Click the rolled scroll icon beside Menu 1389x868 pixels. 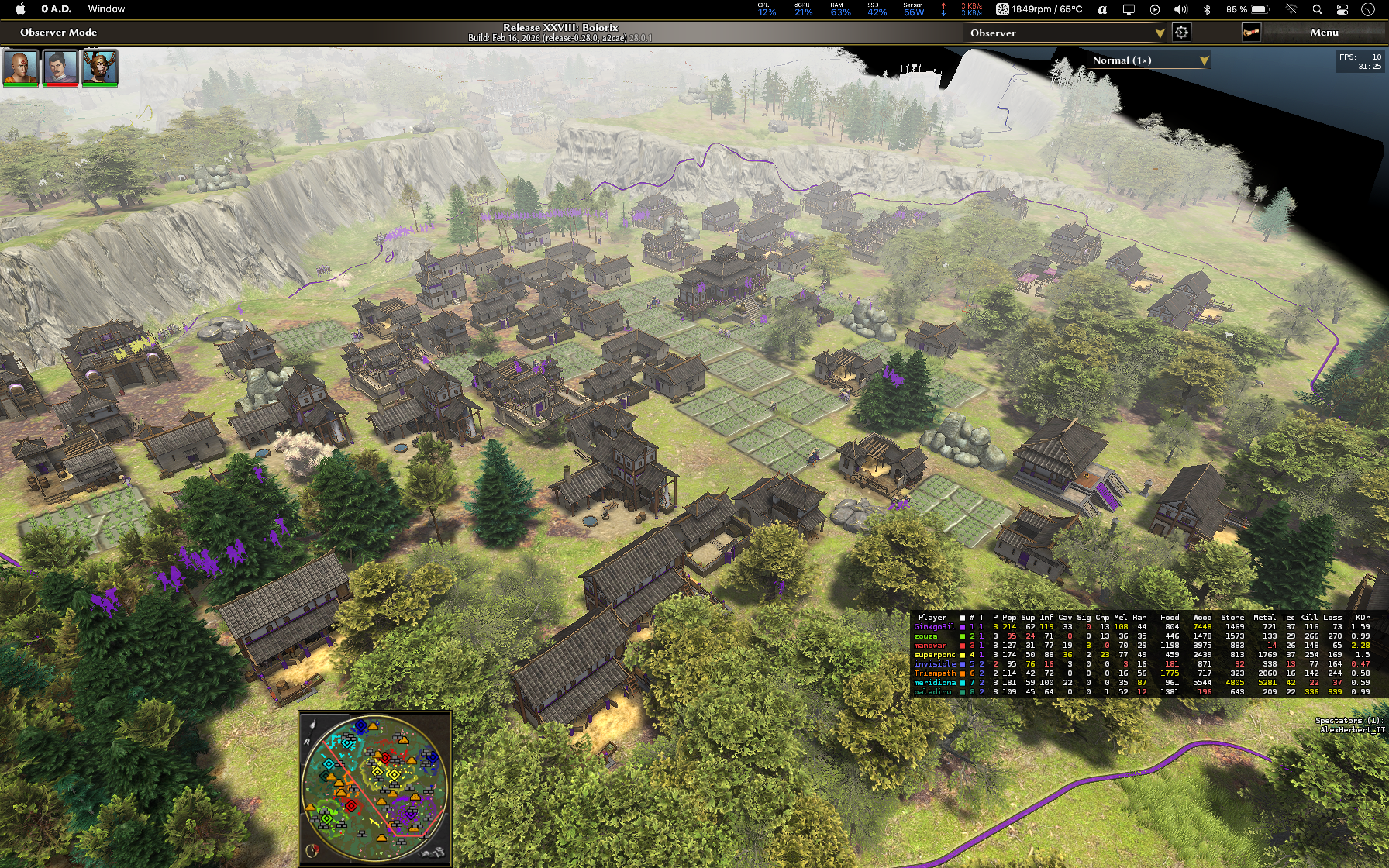[x=1251, y=33]
